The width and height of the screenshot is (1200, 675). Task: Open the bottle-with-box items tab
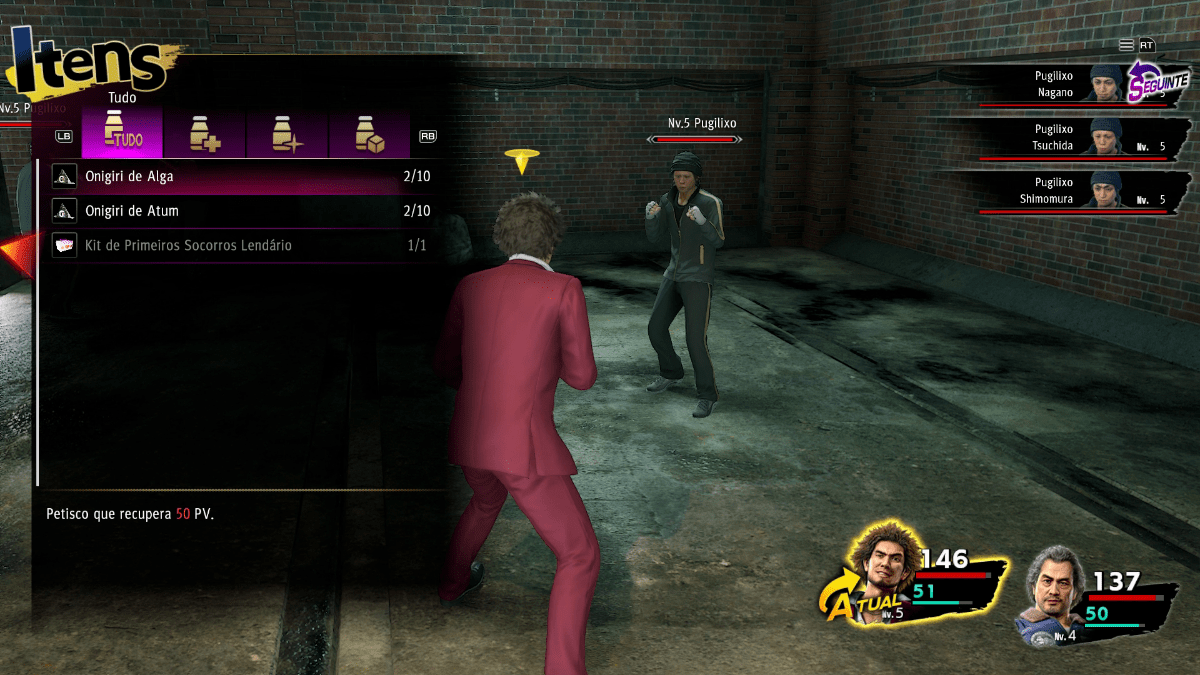[370, 134]
